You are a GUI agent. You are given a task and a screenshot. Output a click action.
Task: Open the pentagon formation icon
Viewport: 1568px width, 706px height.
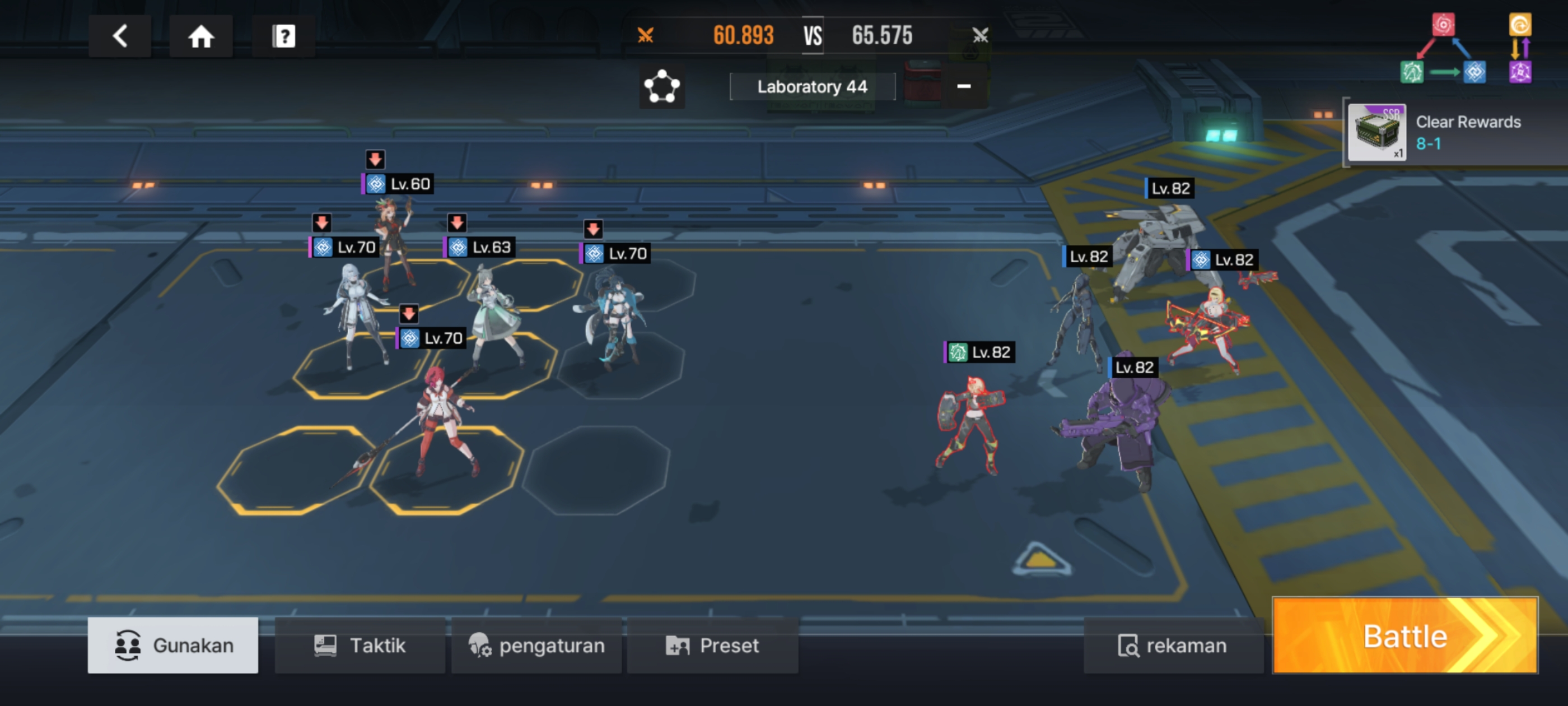pos(662,87)
